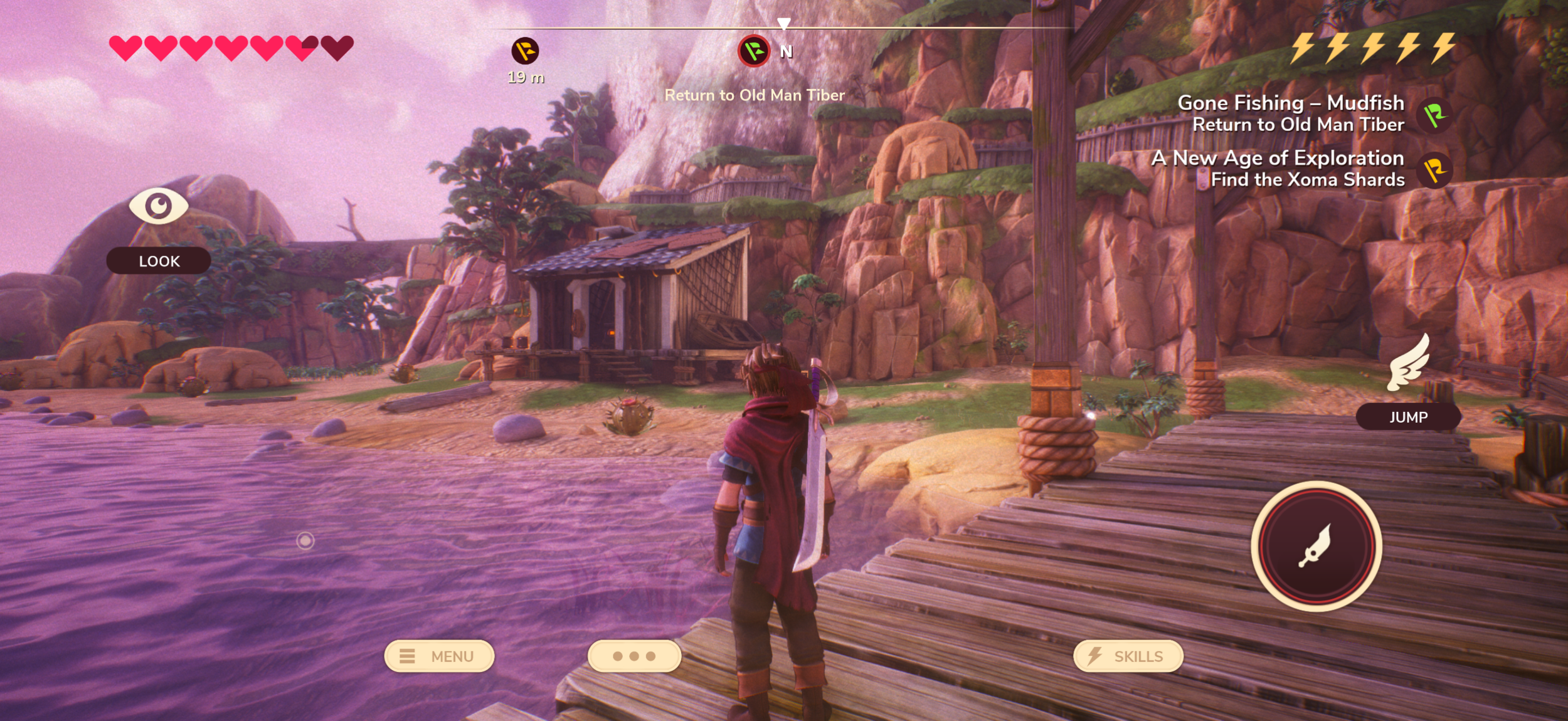Viewport: 1568px width, 721px height.
Task: Open the SKILLS panel
Action: (x=1128, y=656)
